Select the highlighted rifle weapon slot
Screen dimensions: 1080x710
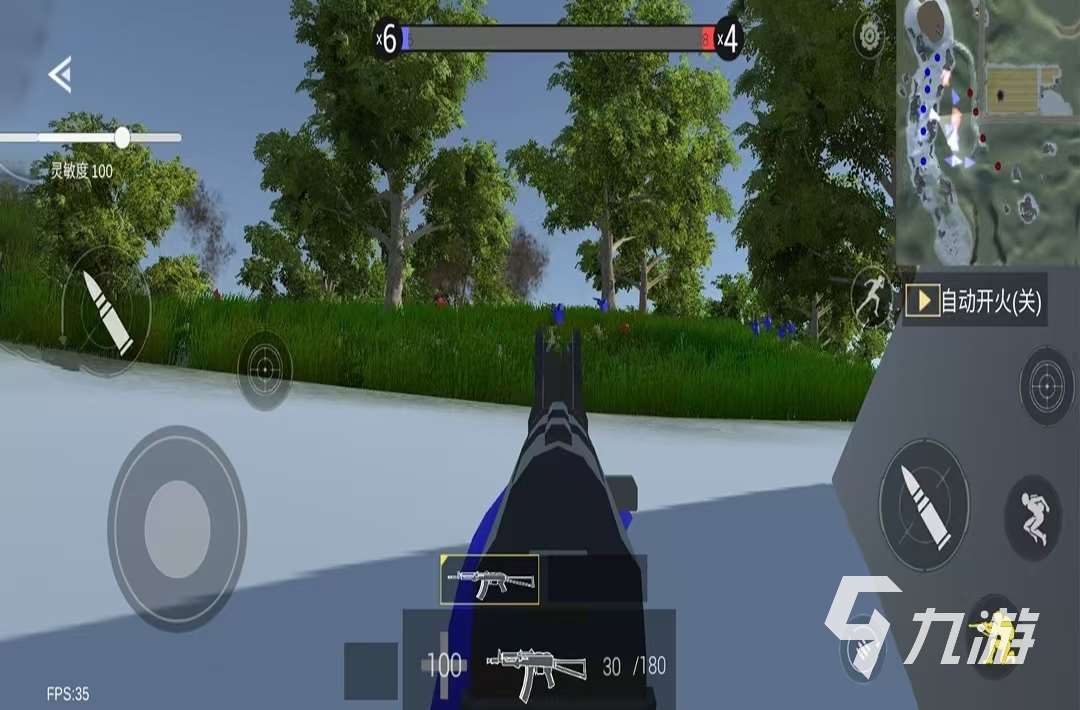489,580
